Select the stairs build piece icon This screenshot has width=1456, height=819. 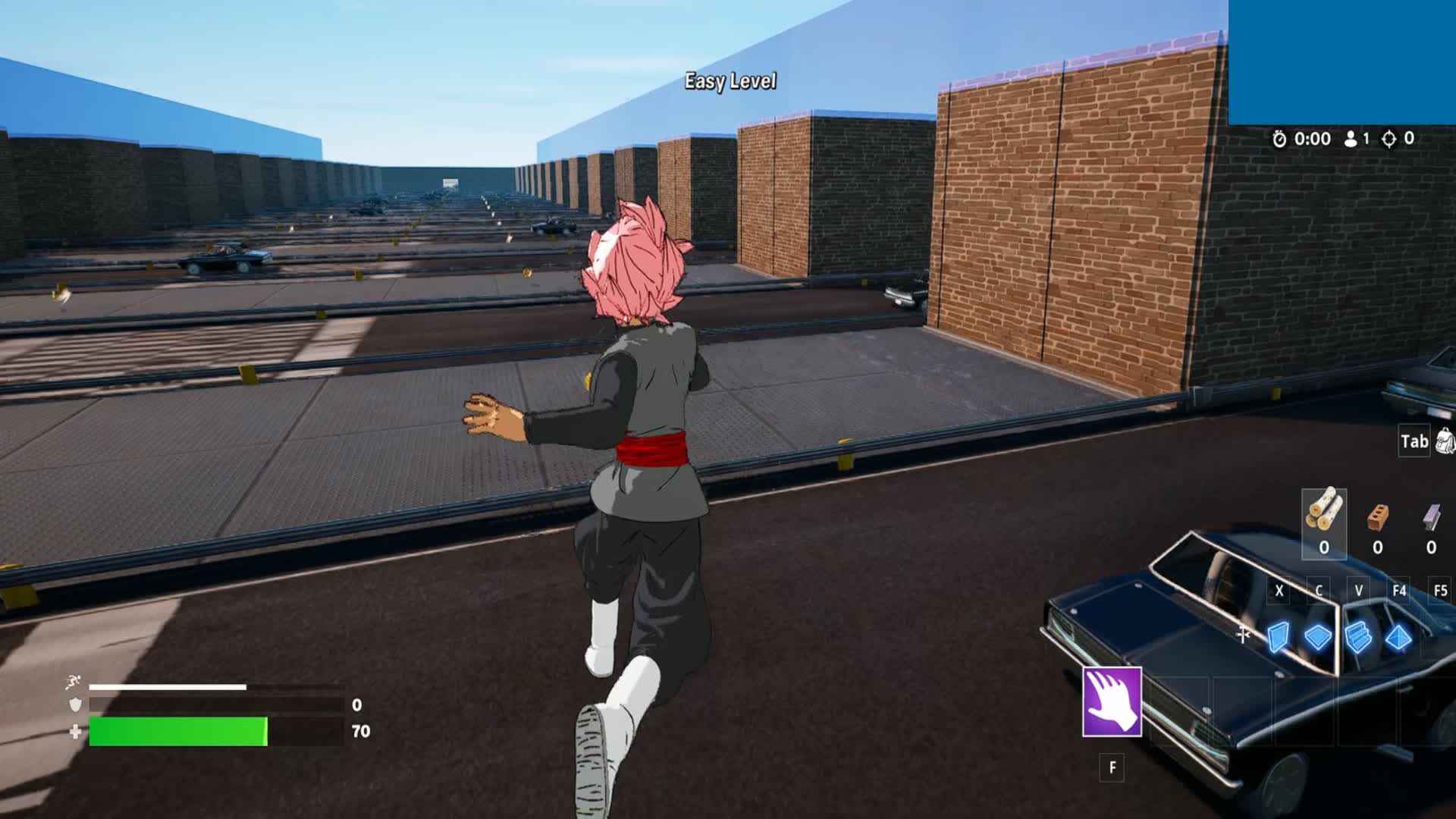tap(1357, 638)
